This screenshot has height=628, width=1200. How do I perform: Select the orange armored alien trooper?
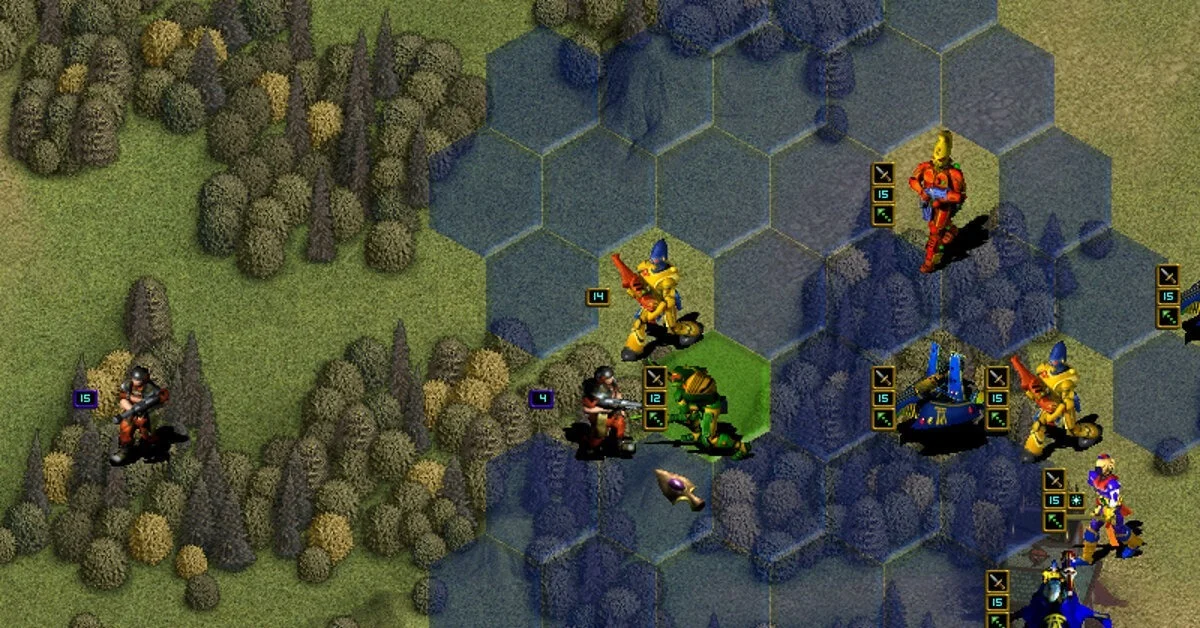click(x=935, y=200)
